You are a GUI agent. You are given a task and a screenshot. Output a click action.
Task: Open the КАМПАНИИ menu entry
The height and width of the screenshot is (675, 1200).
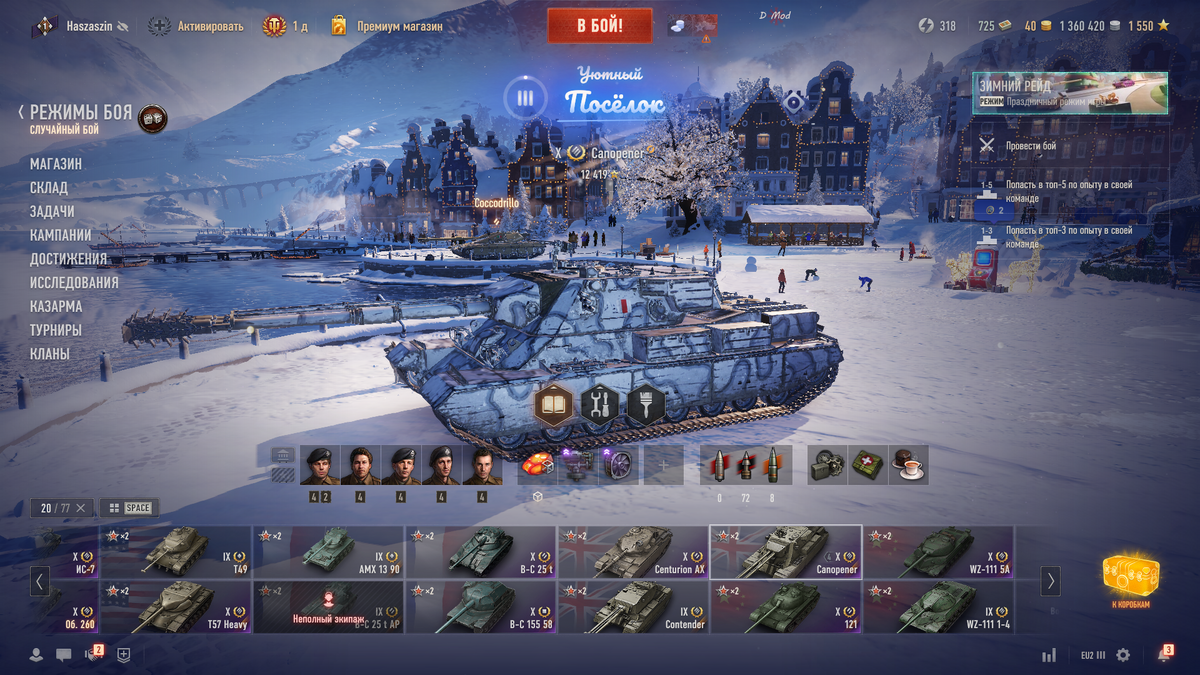click(61, 235)
